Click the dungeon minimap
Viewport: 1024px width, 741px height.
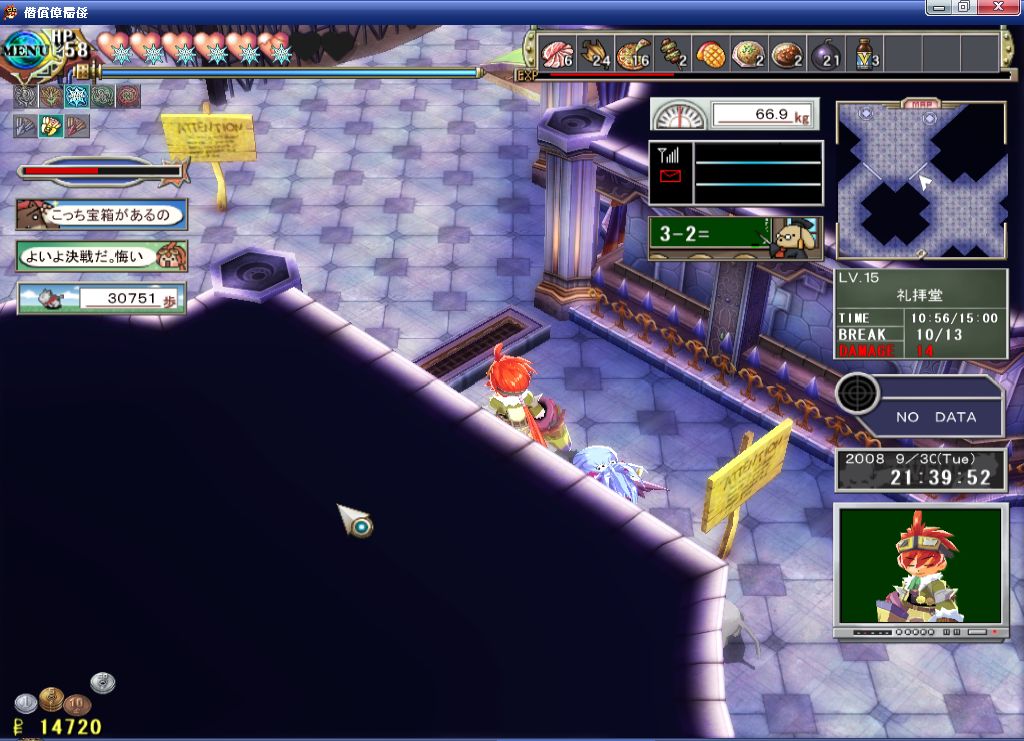[921, 181]
